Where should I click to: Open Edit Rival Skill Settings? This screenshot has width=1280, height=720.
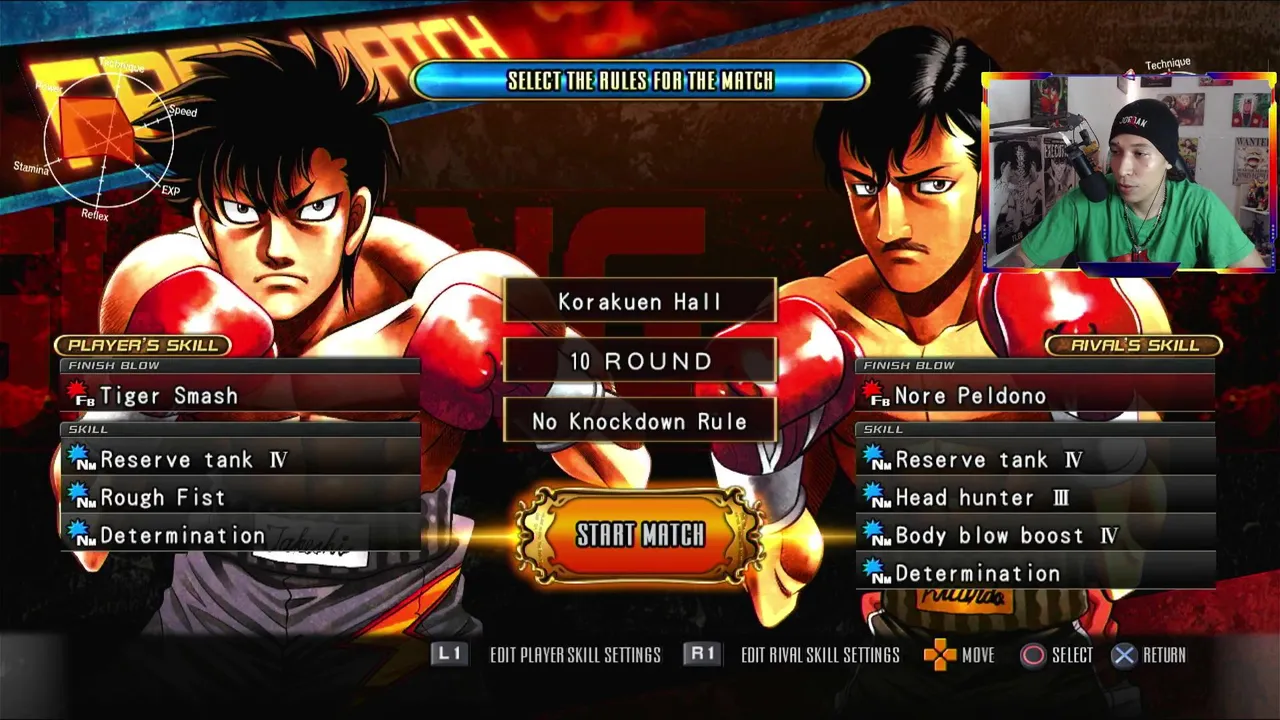(793, 655)
